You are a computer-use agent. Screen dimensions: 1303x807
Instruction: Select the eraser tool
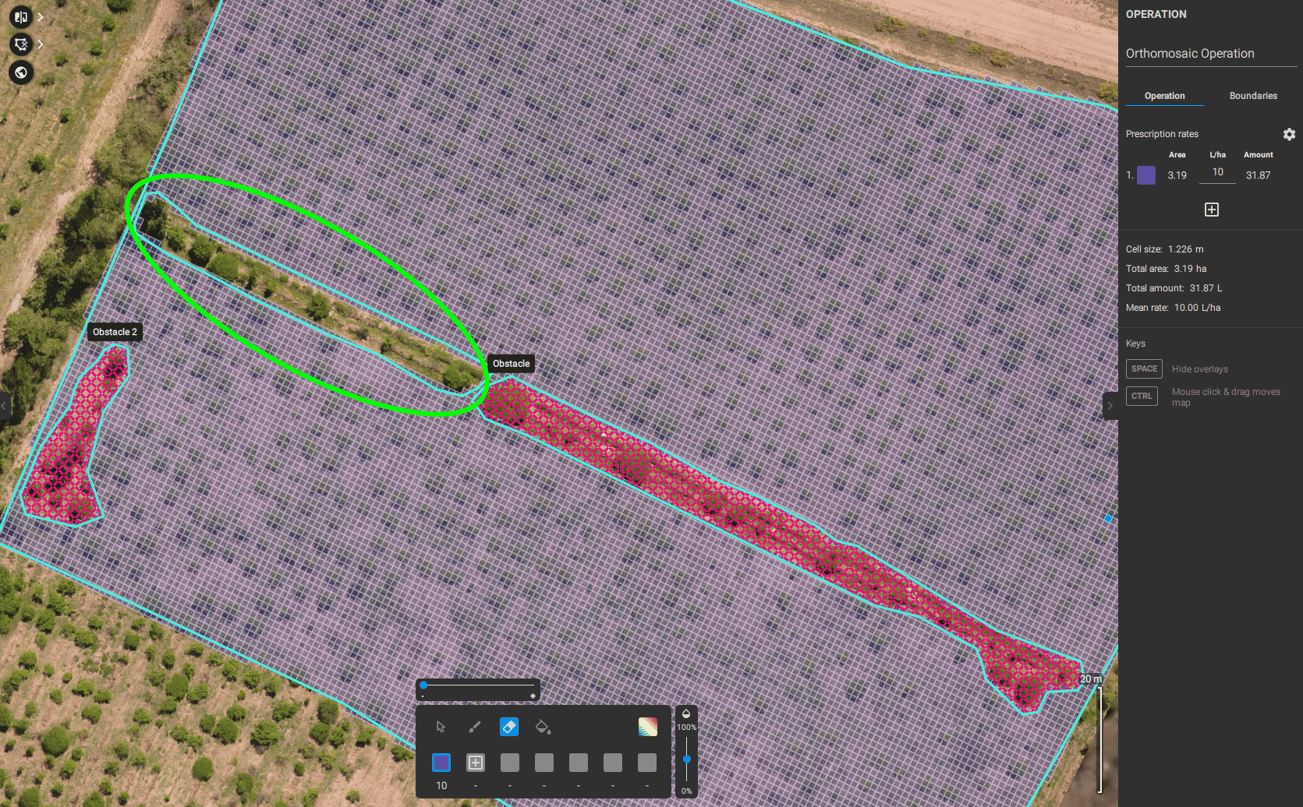point(509,727)
